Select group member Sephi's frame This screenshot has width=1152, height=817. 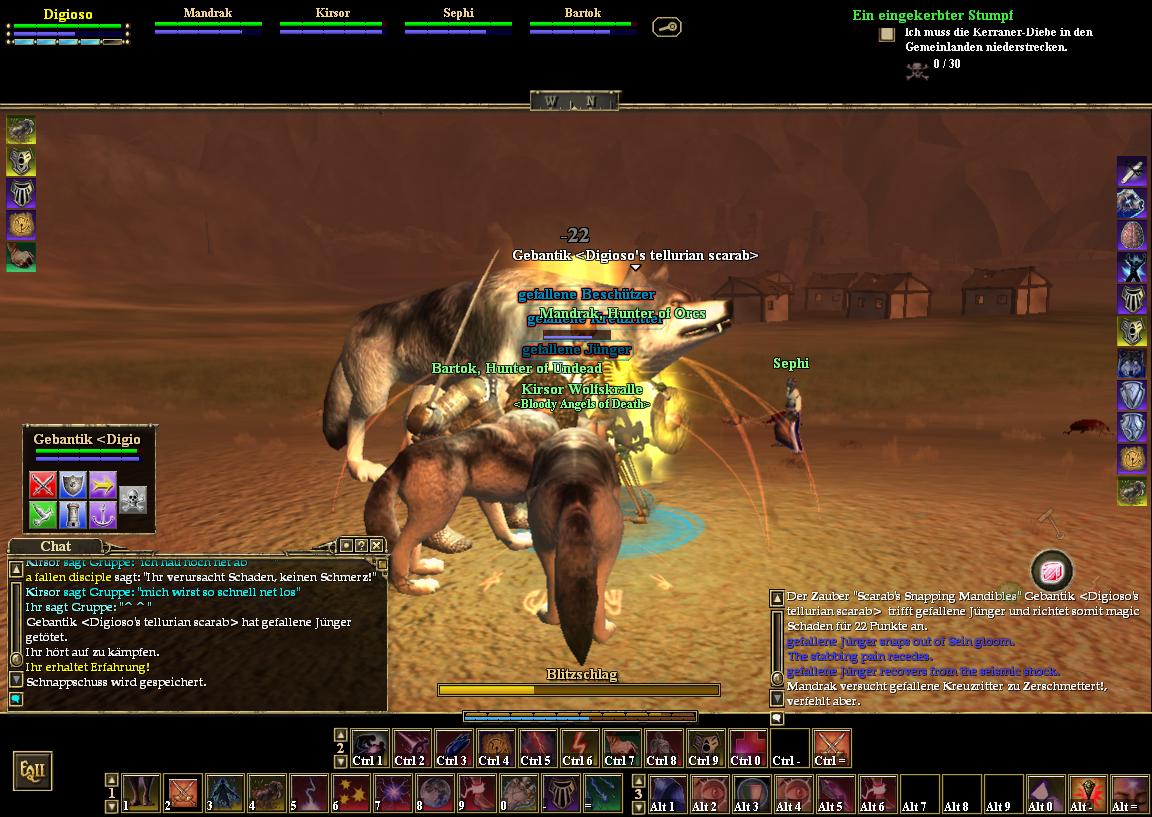click(x=458, y=23)
